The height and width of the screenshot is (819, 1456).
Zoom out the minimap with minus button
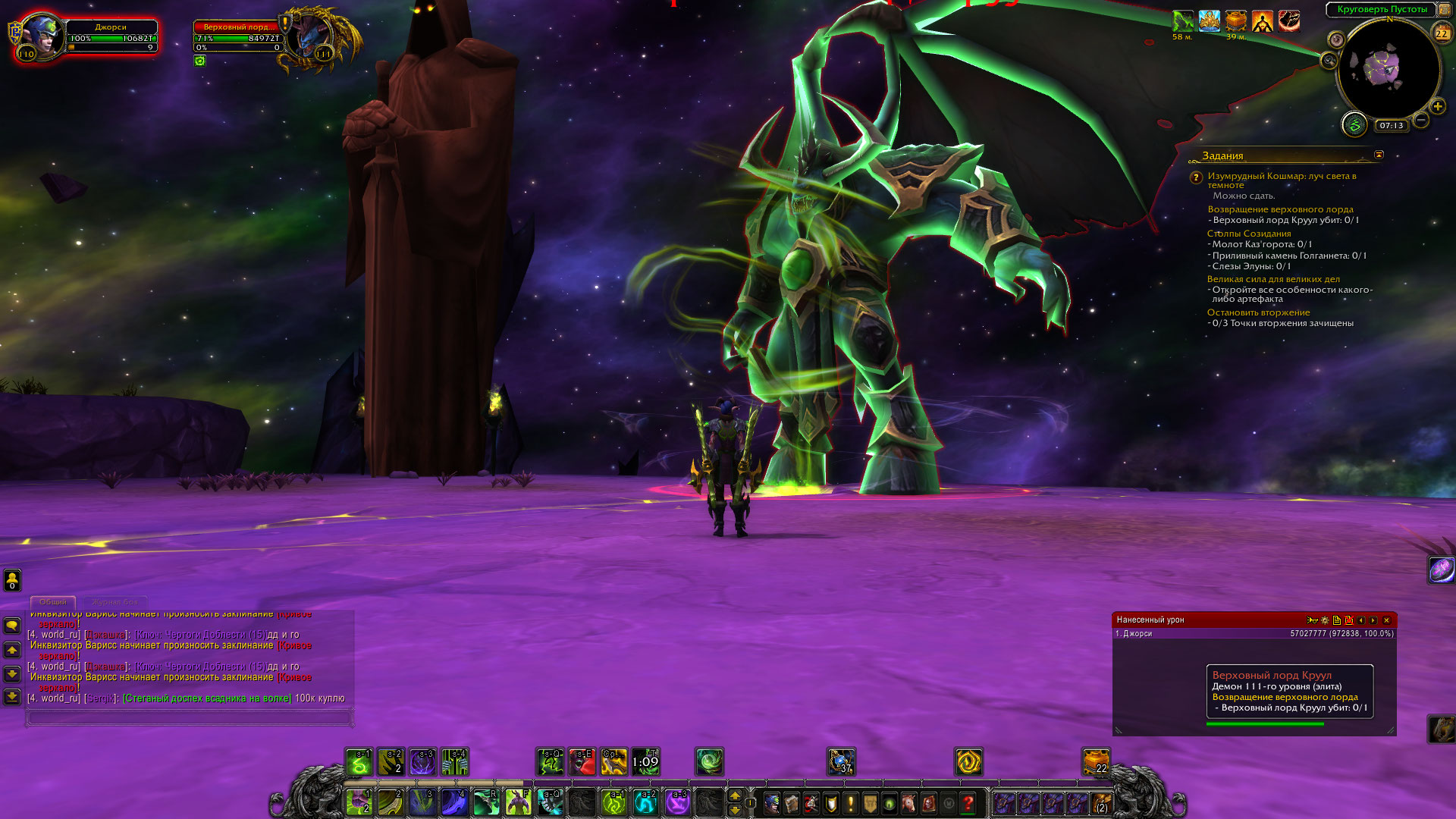click(1421, 120)
